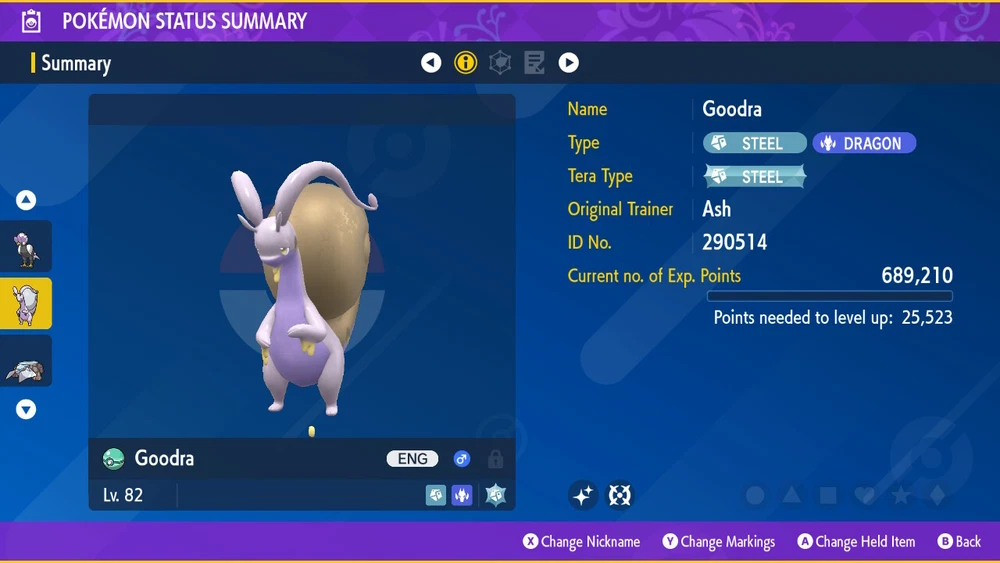Select the Braviary party thumbnail
Screen dimensions: 1000x563
pos(26,246)
